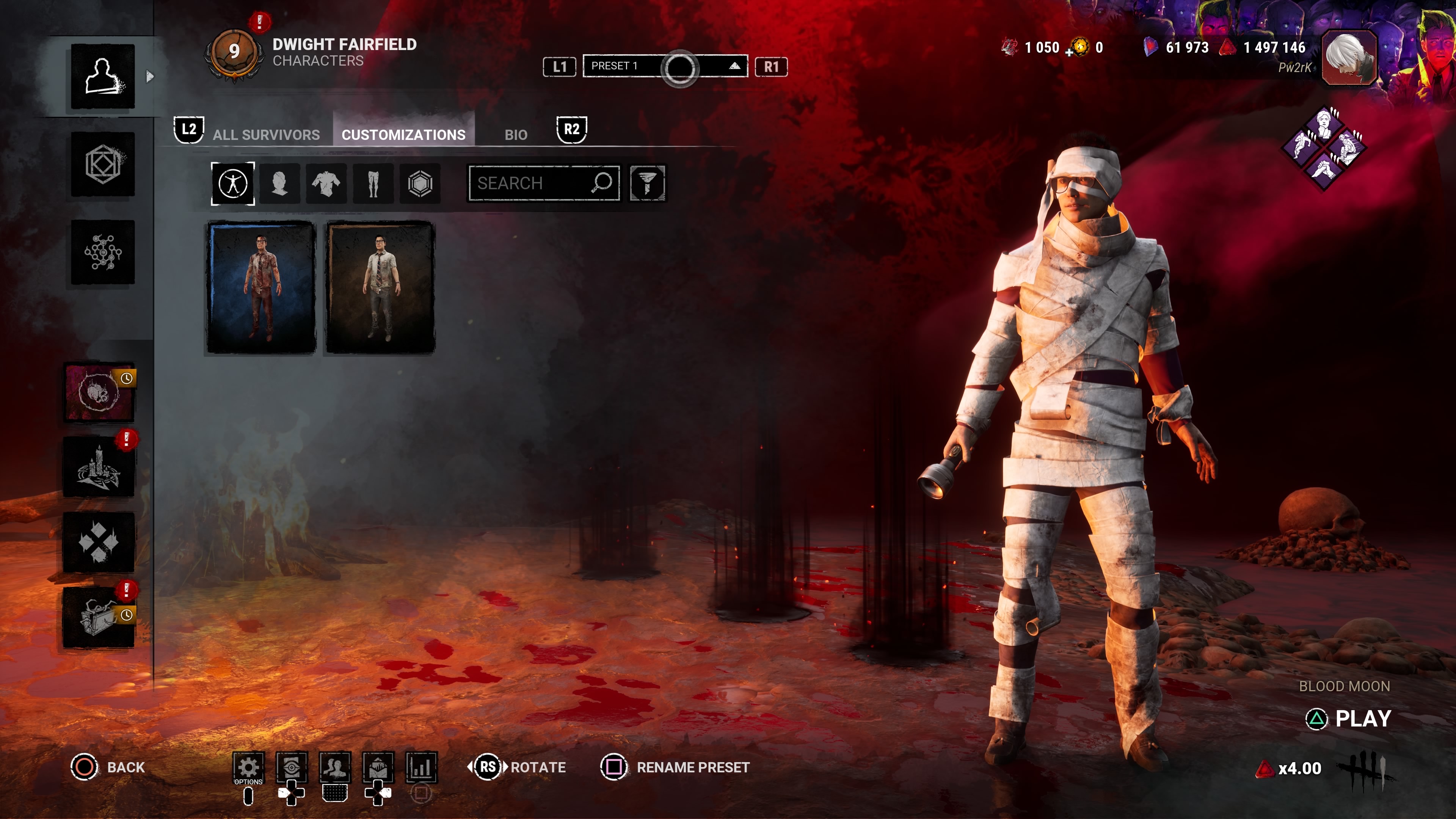Open the Preset 1 dropdown
This screenshot has width=1456, height=819.
[x=665, y=67]
